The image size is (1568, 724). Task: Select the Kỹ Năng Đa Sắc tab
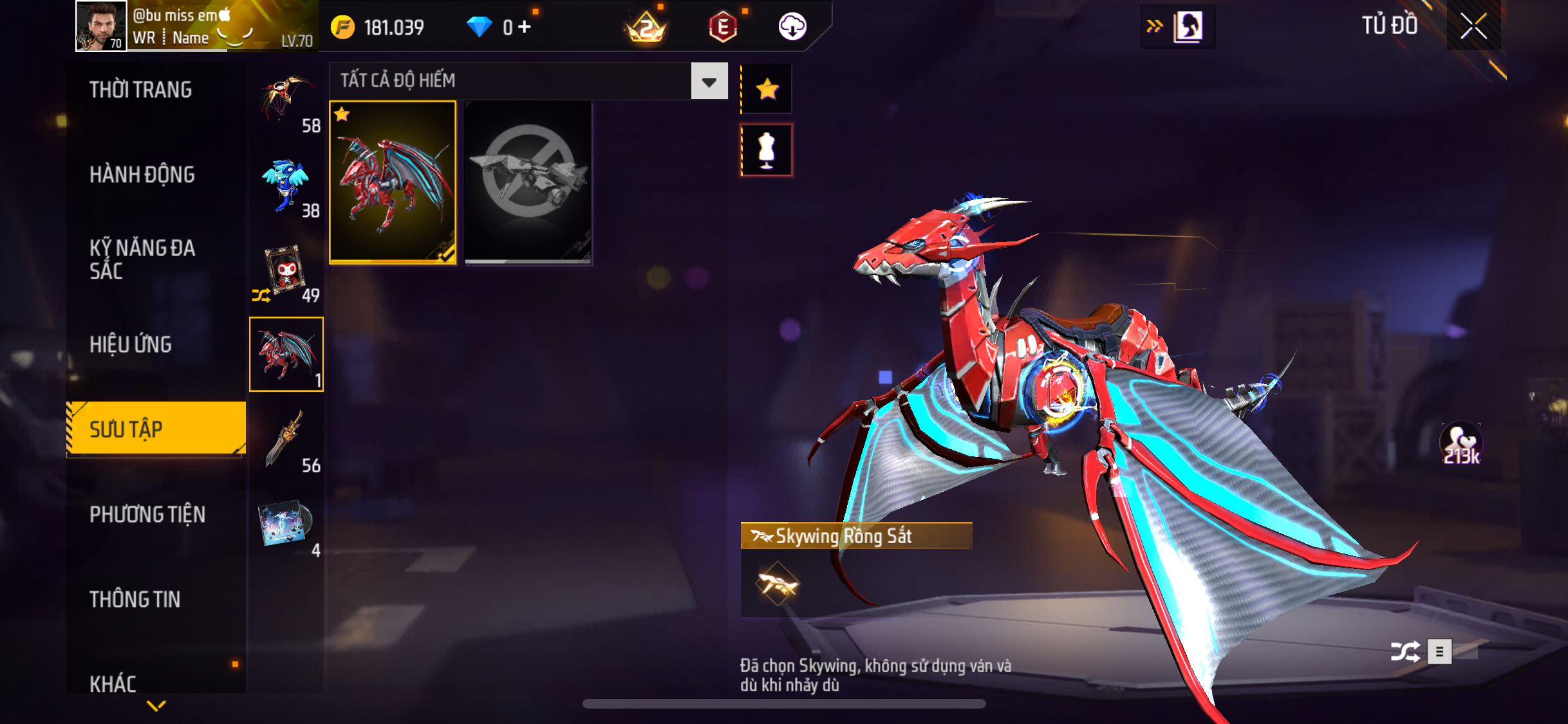pyautogui.click(x=142, y=259)
